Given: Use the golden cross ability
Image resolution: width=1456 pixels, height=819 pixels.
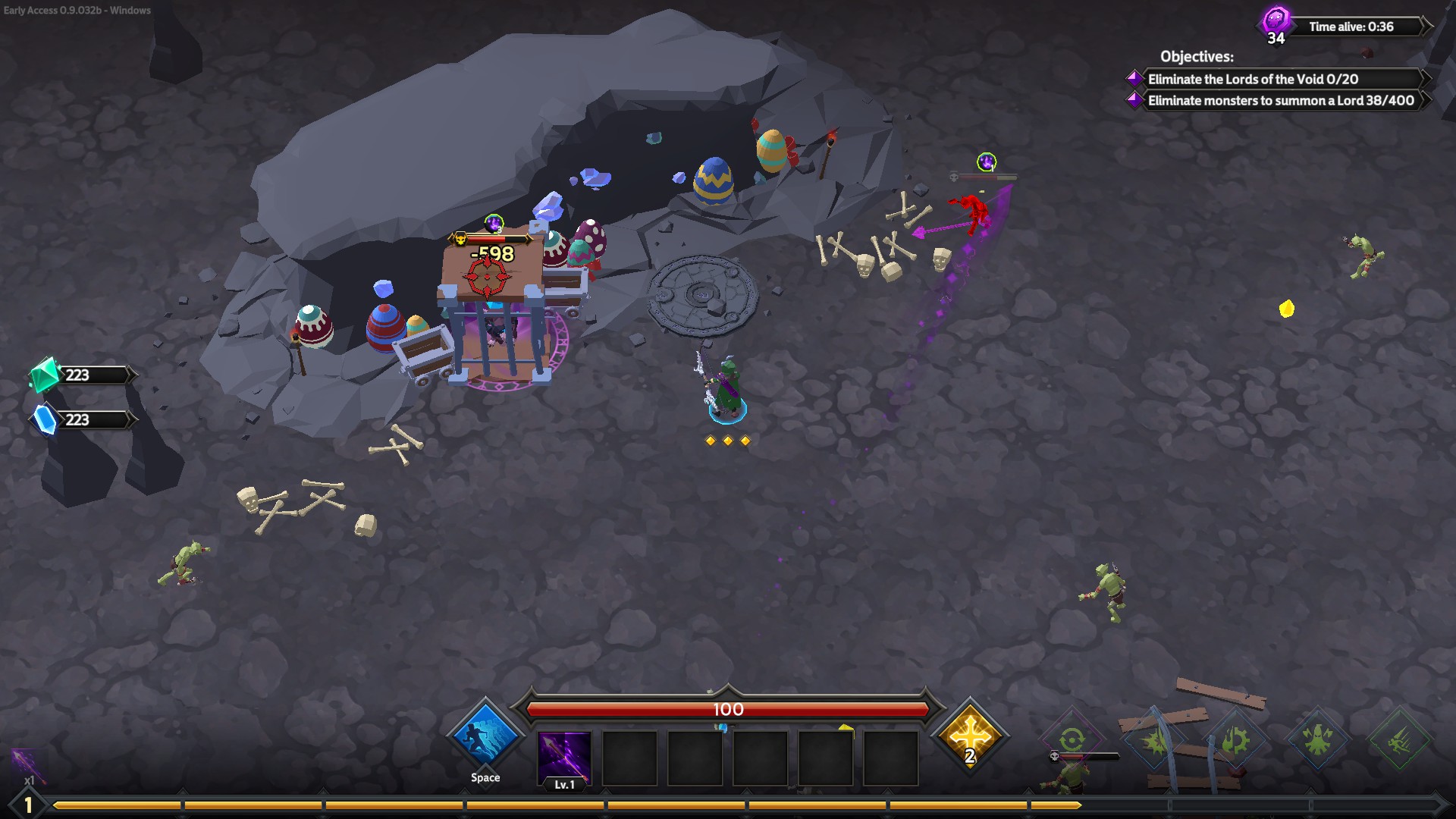Looking at the screenshot, I should click(x=970, y=736).
